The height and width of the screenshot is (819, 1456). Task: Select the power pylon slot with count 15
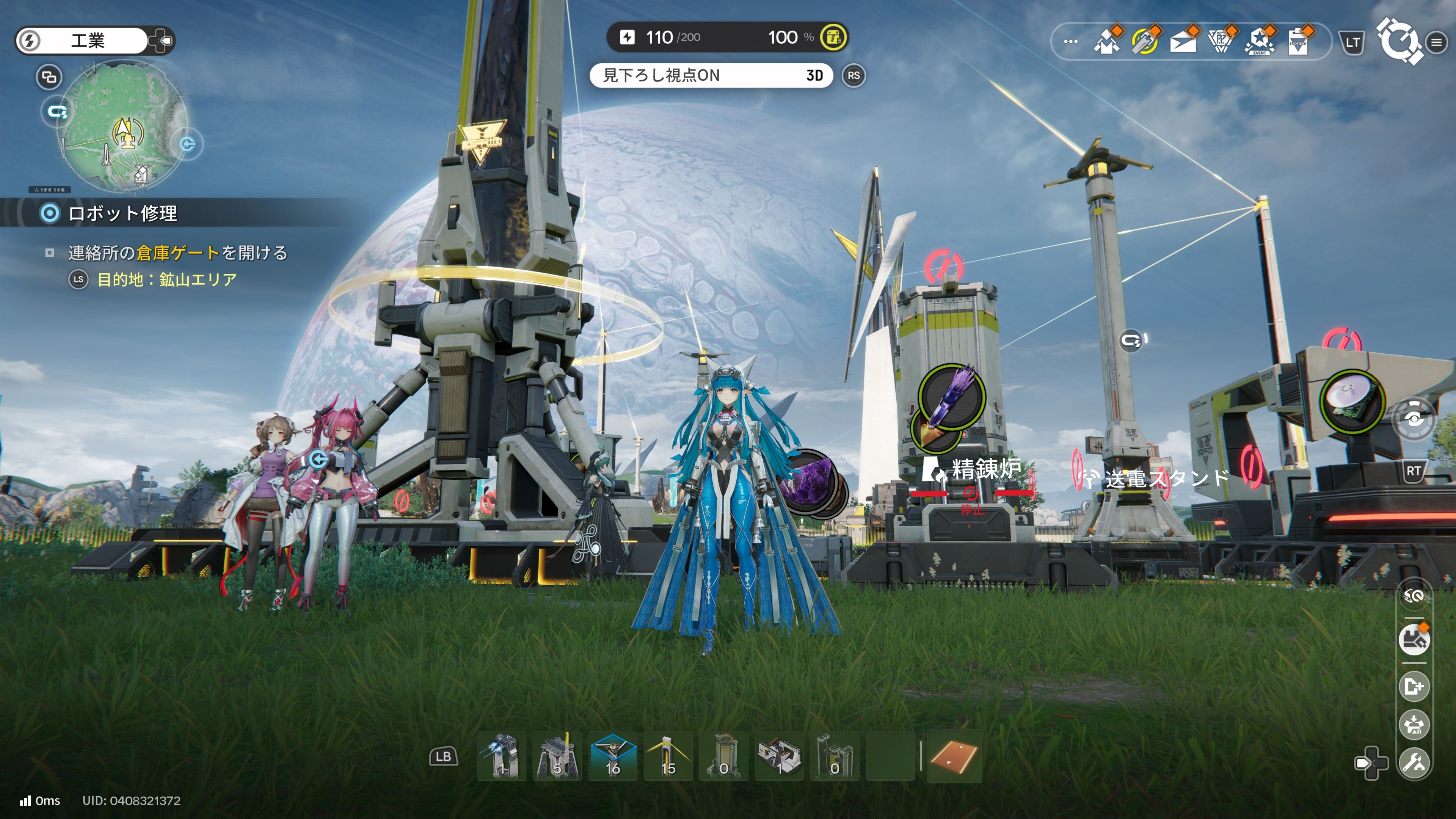tap(668, 756)
